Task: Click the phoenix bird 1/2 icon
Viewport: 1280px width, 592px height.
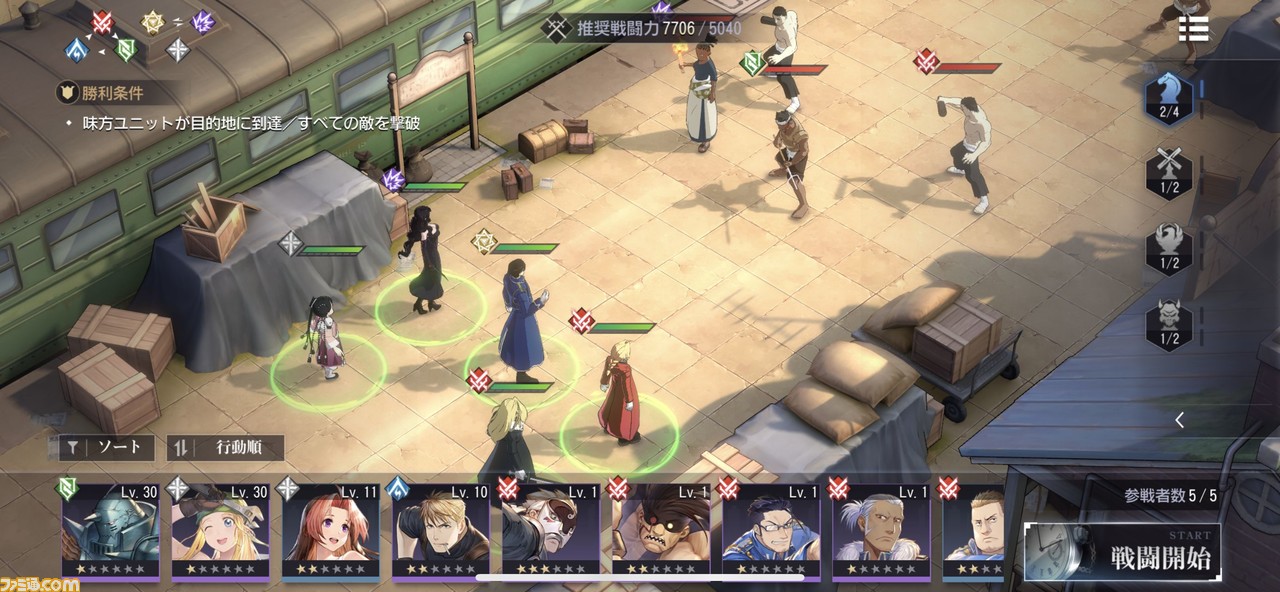Action: 1169,248
